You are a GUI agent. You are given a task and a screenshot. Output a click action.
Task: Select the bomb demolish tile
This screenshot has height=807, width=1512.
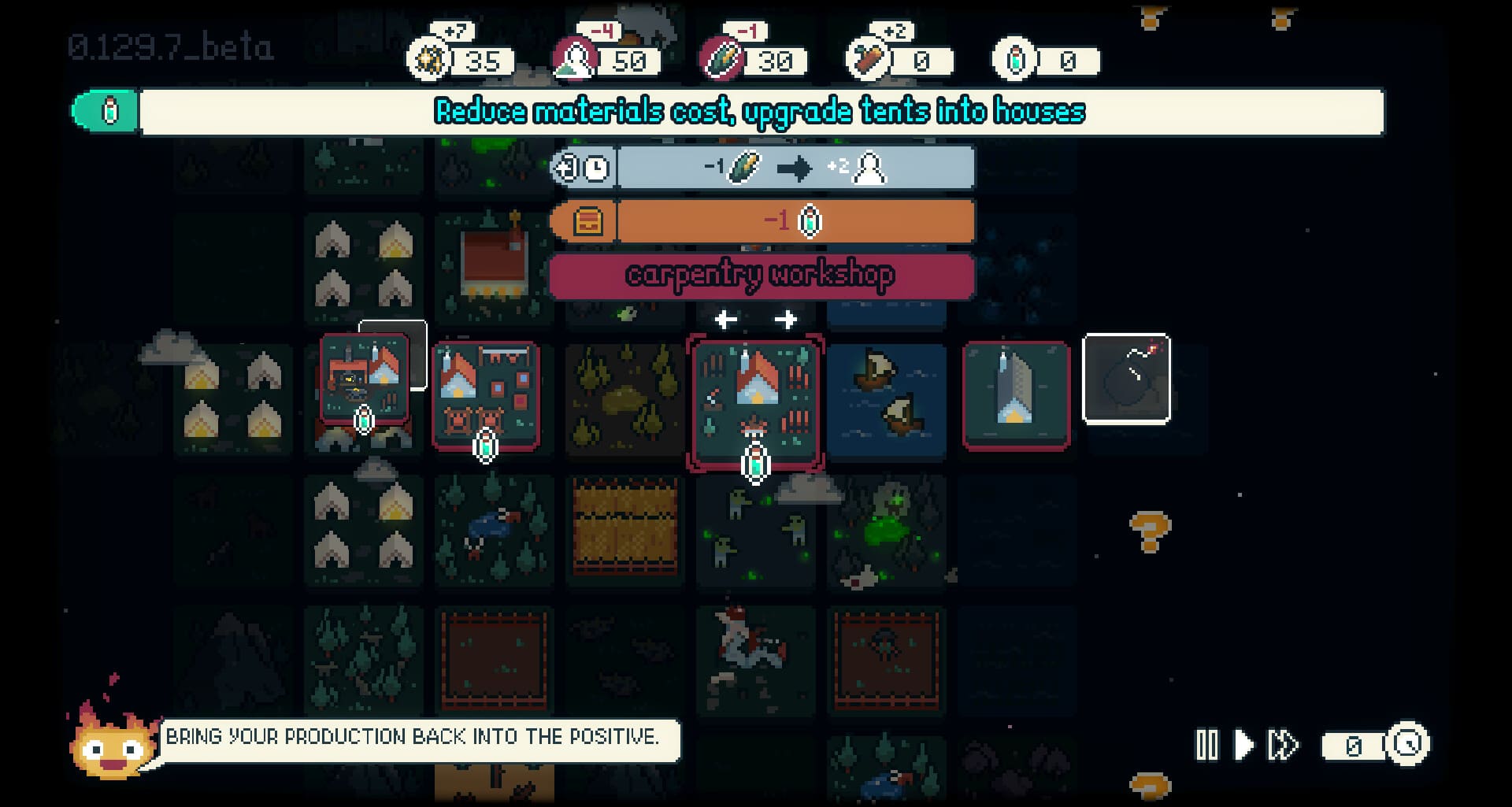point(1126,379)
